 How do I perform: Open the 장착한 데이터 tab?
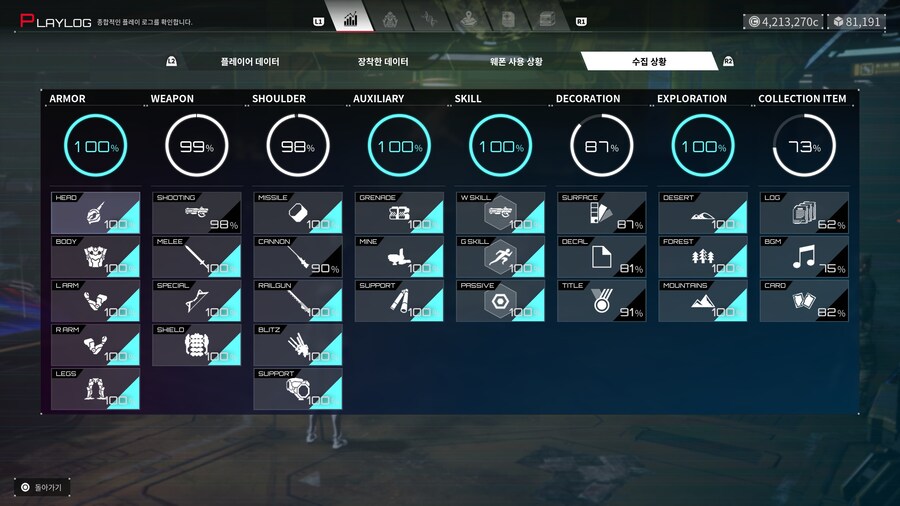(x=383, y=62)
